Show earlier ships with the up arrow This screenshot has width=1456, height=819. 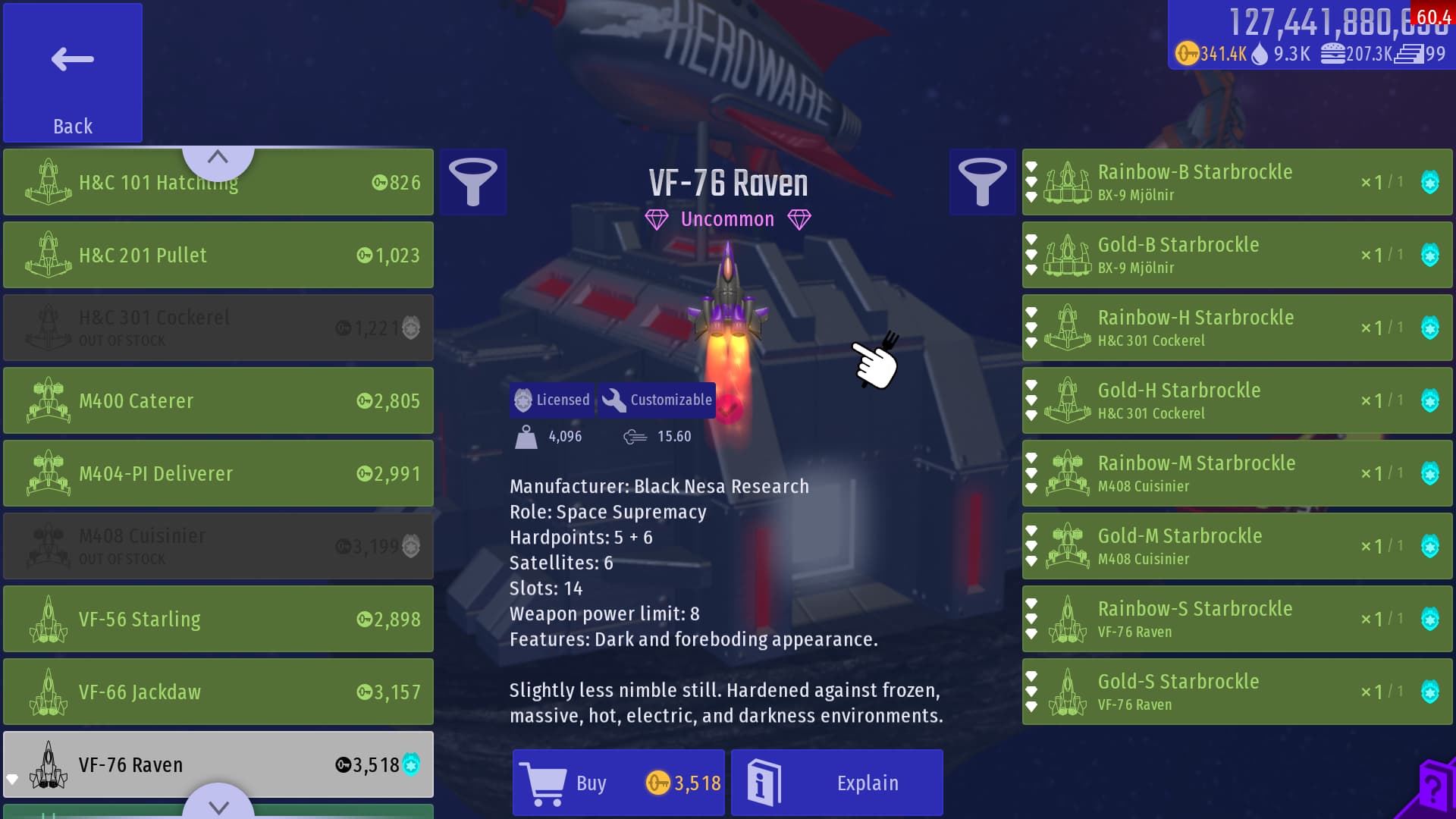coord(218,158)
